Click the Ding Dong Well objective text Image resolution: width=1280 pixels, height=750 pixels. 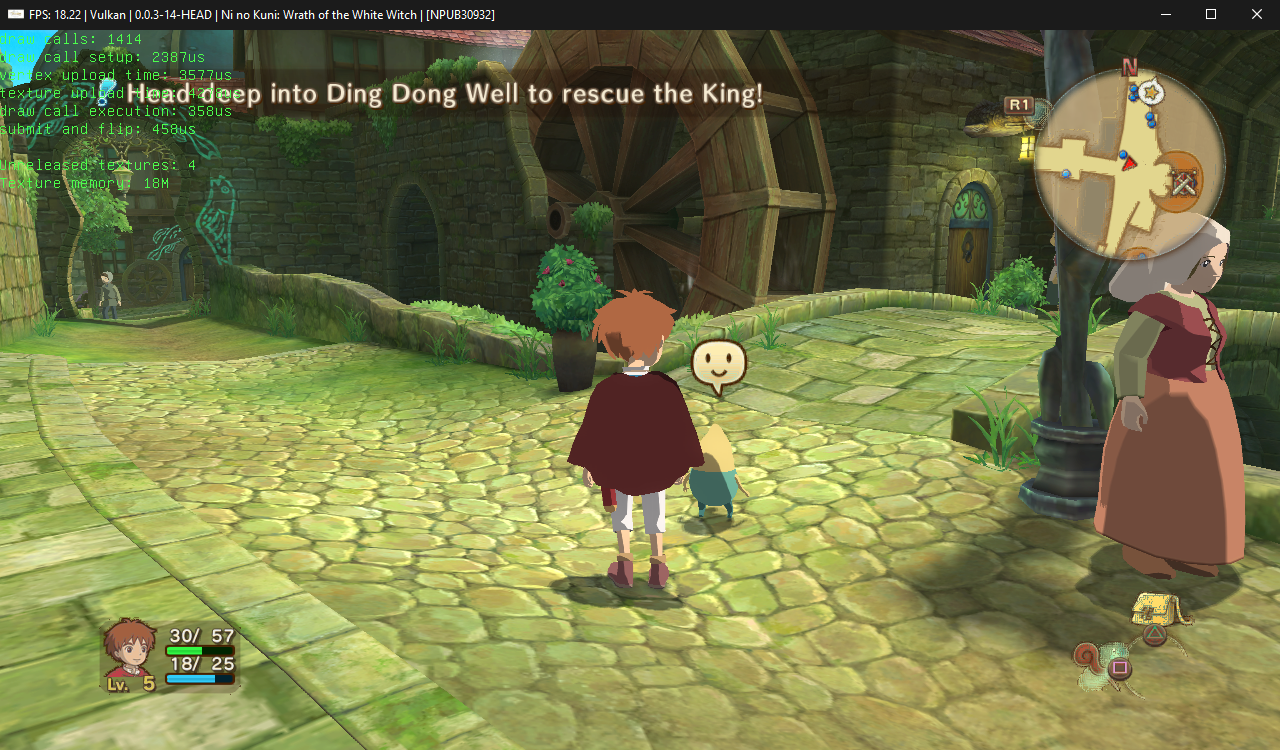(444, 94)
